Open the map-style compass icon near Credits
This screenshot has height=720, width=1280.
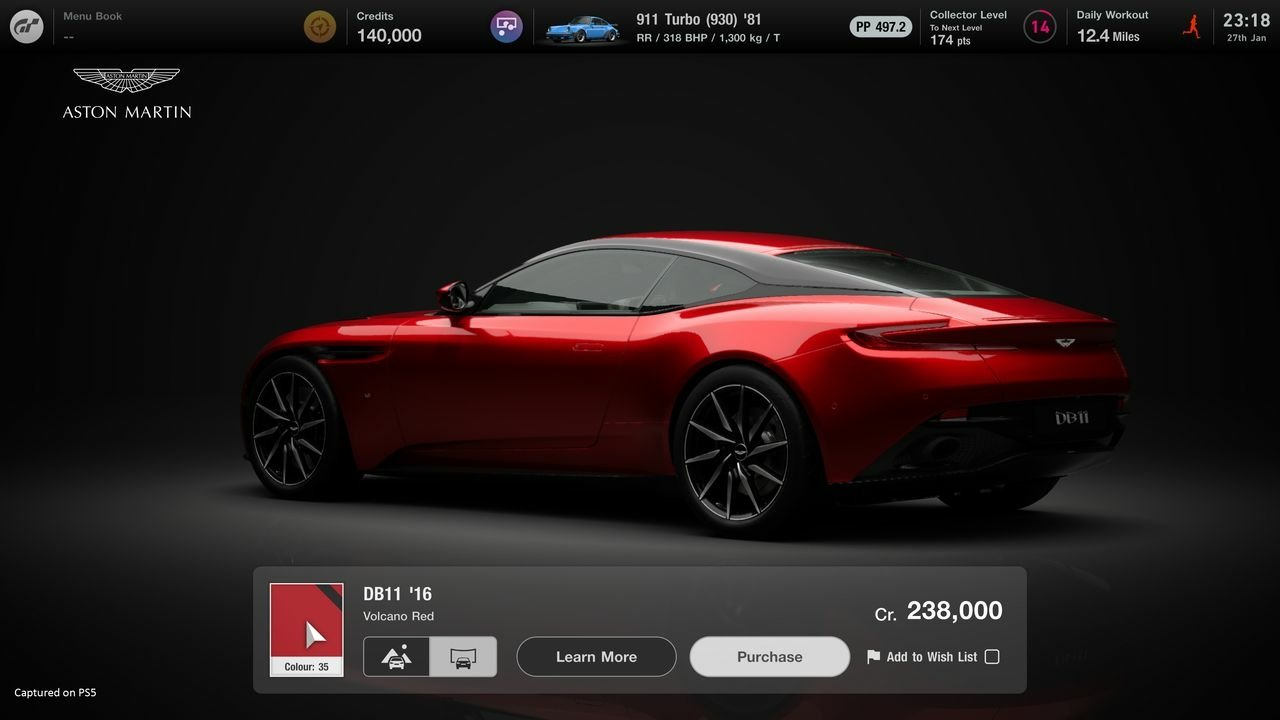click(319, 26)
